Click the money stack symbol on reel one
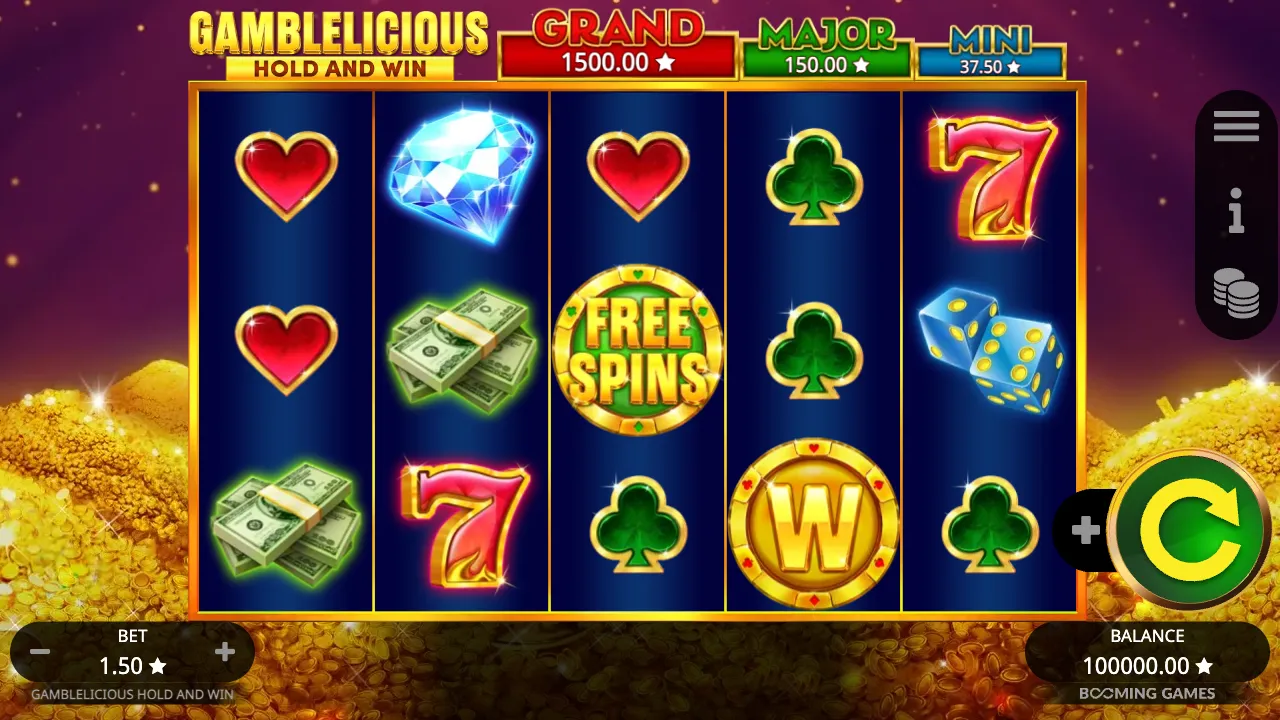Image resolution: width=1280 pixels, height=720 pixels. pyautogui.click(x=285, y=522)
